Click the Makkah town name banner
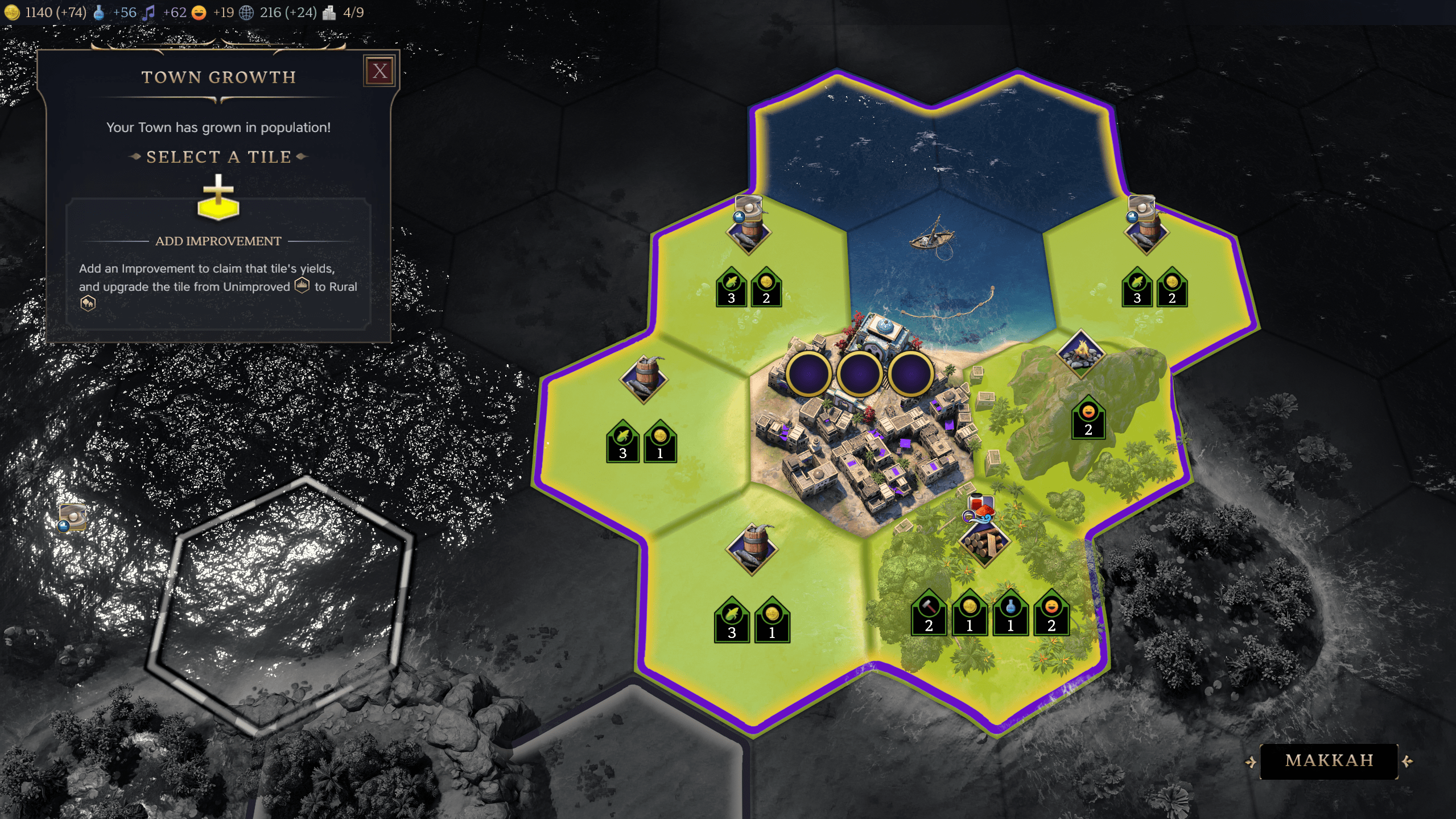Viewport: 1456px width, 819px height. (1329, 761)
